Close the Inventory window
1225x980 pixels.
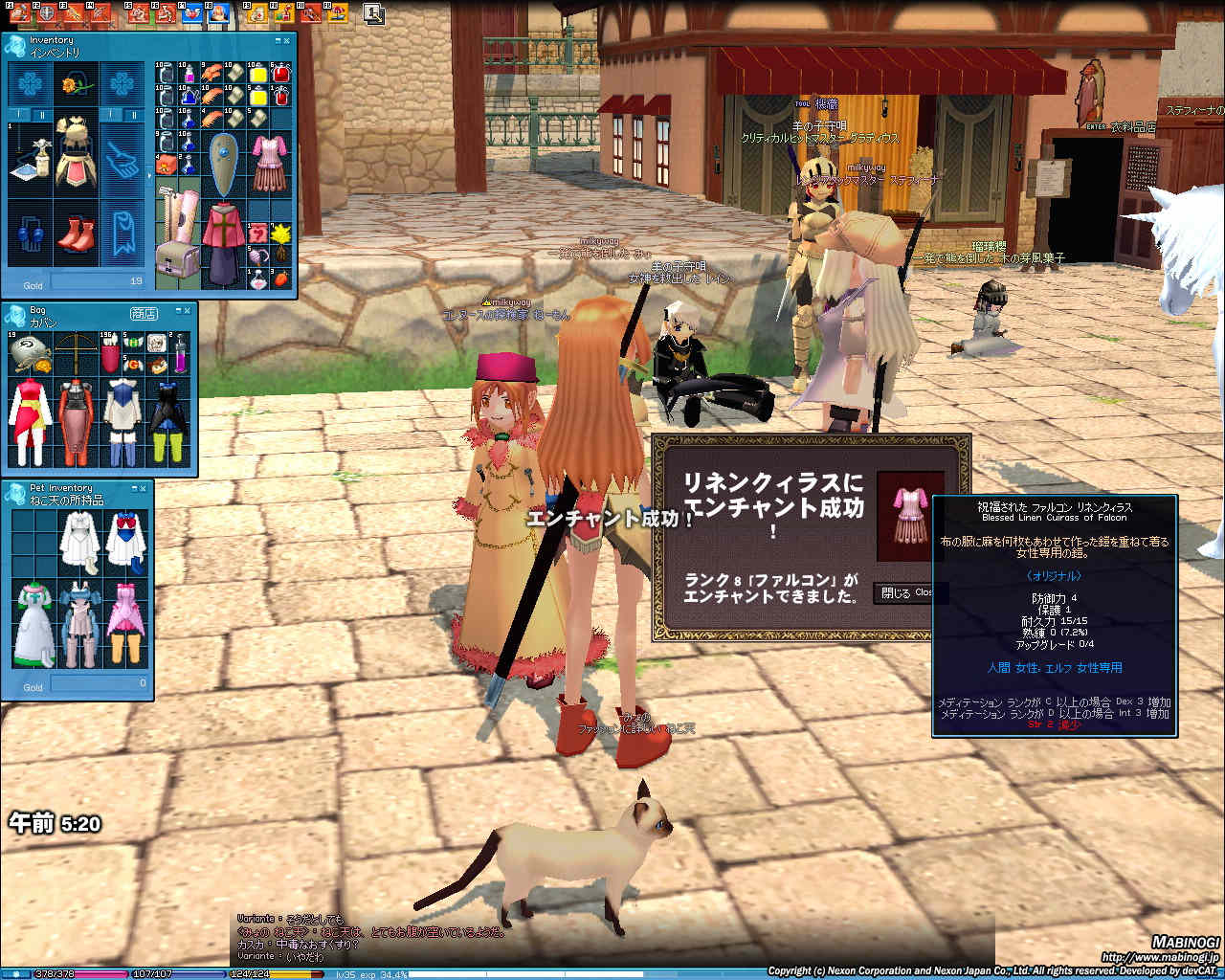[286, 41]
